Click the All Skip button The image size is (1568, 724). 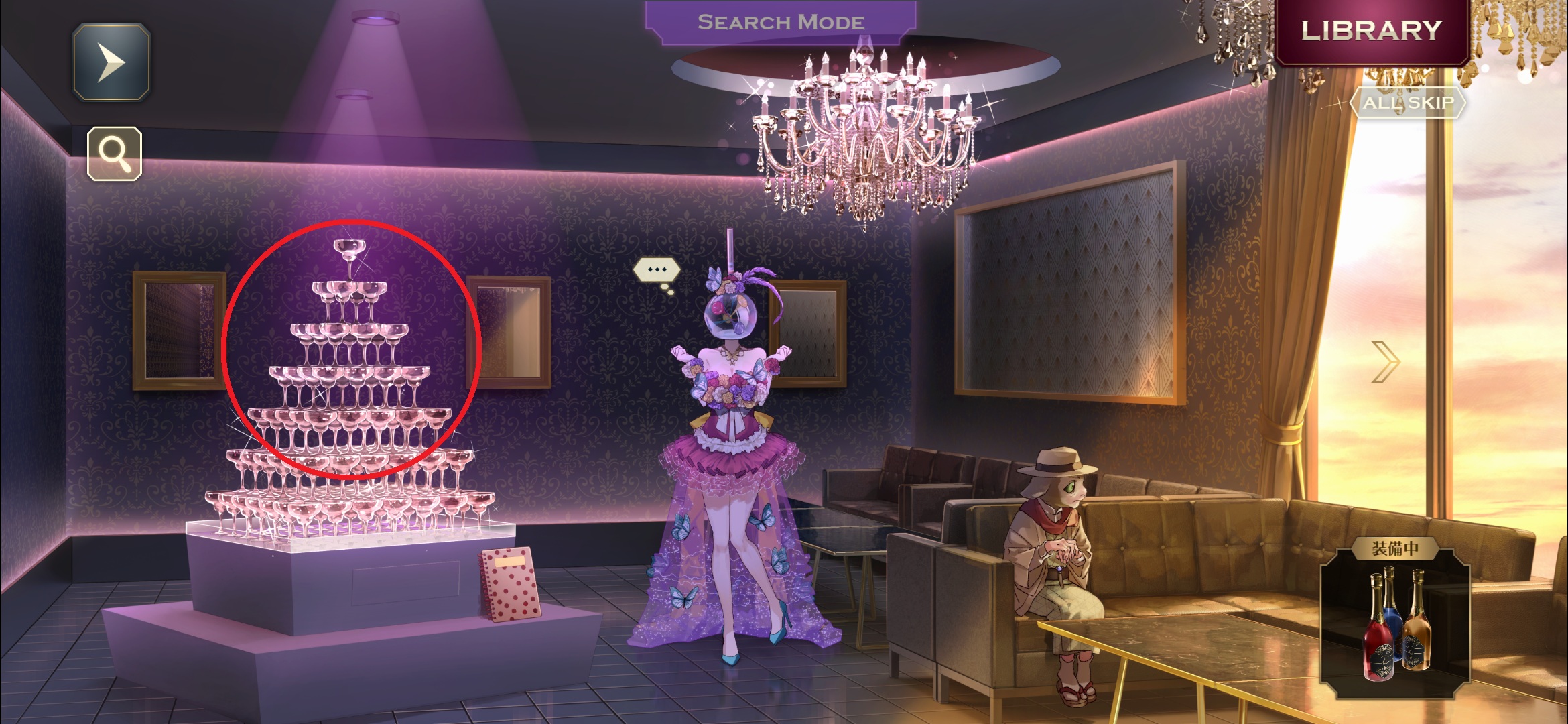[x=1408, y=103]
